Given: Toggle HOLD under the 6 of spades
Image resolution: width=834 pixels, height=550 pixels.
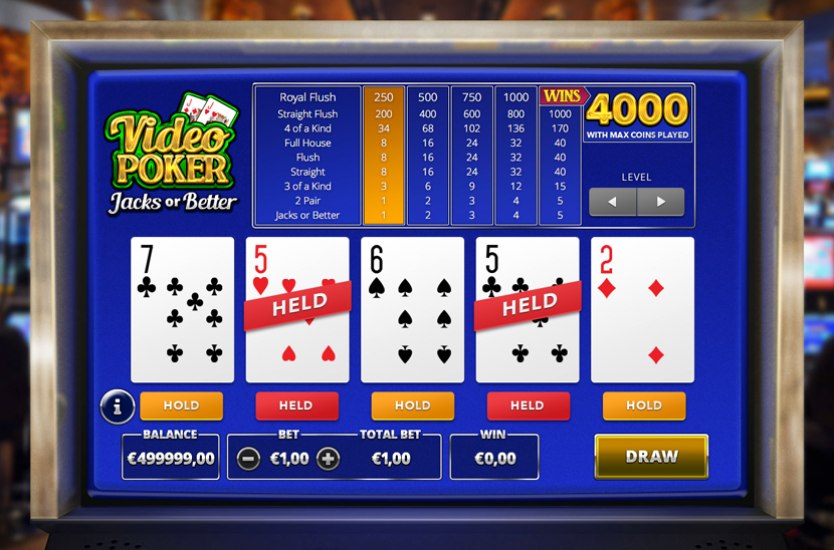Looking at the screenshot, I should pos(412,405).
